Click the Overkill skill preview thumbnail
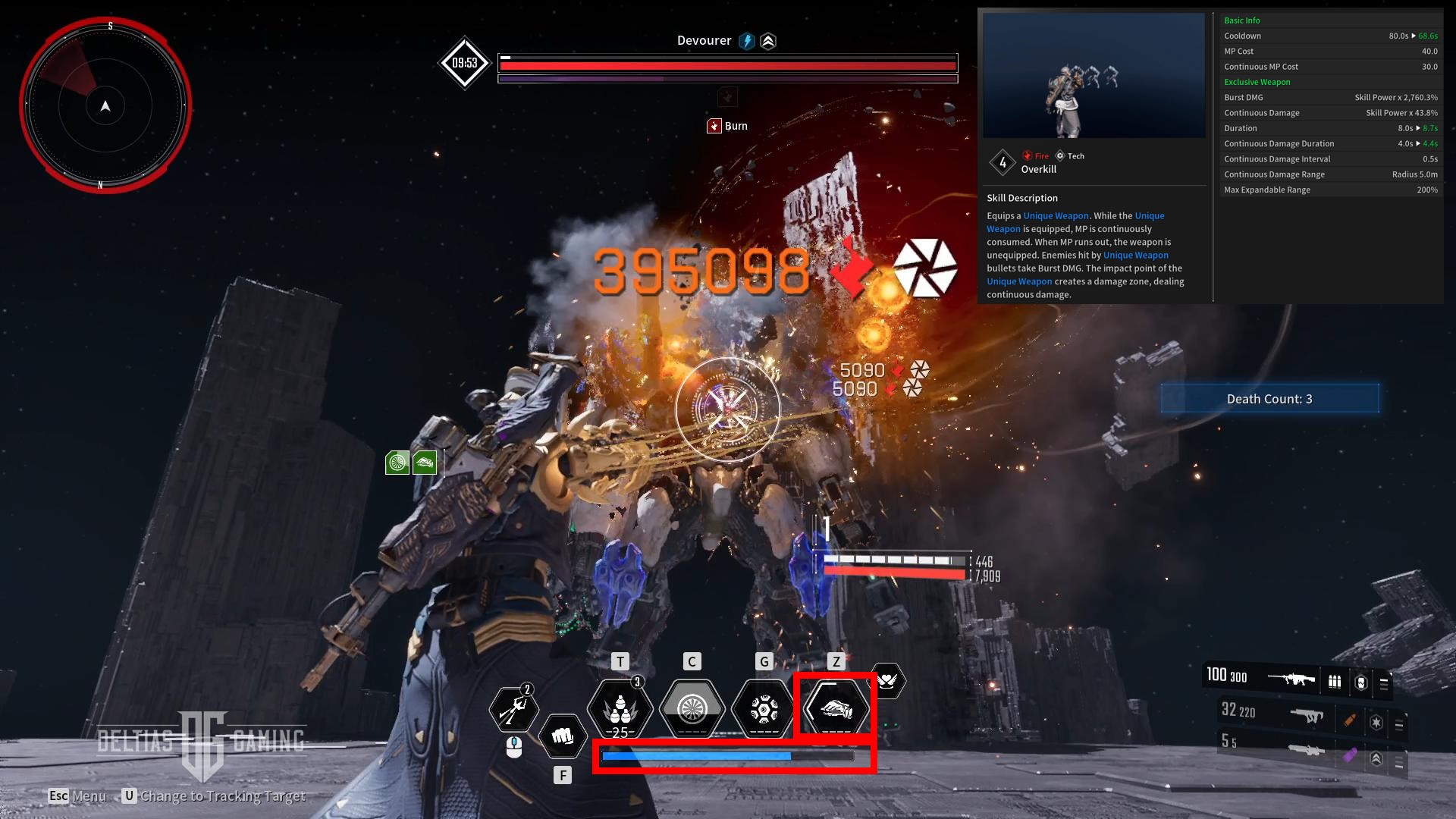 (1094, 75)
